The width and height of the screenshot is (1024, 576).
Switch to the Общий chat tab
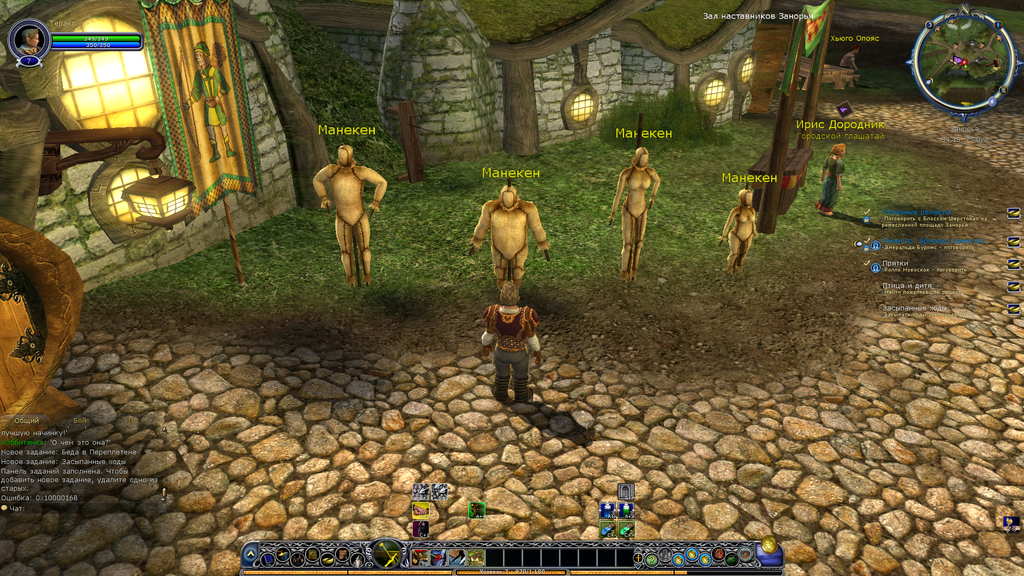pos(27,421)
